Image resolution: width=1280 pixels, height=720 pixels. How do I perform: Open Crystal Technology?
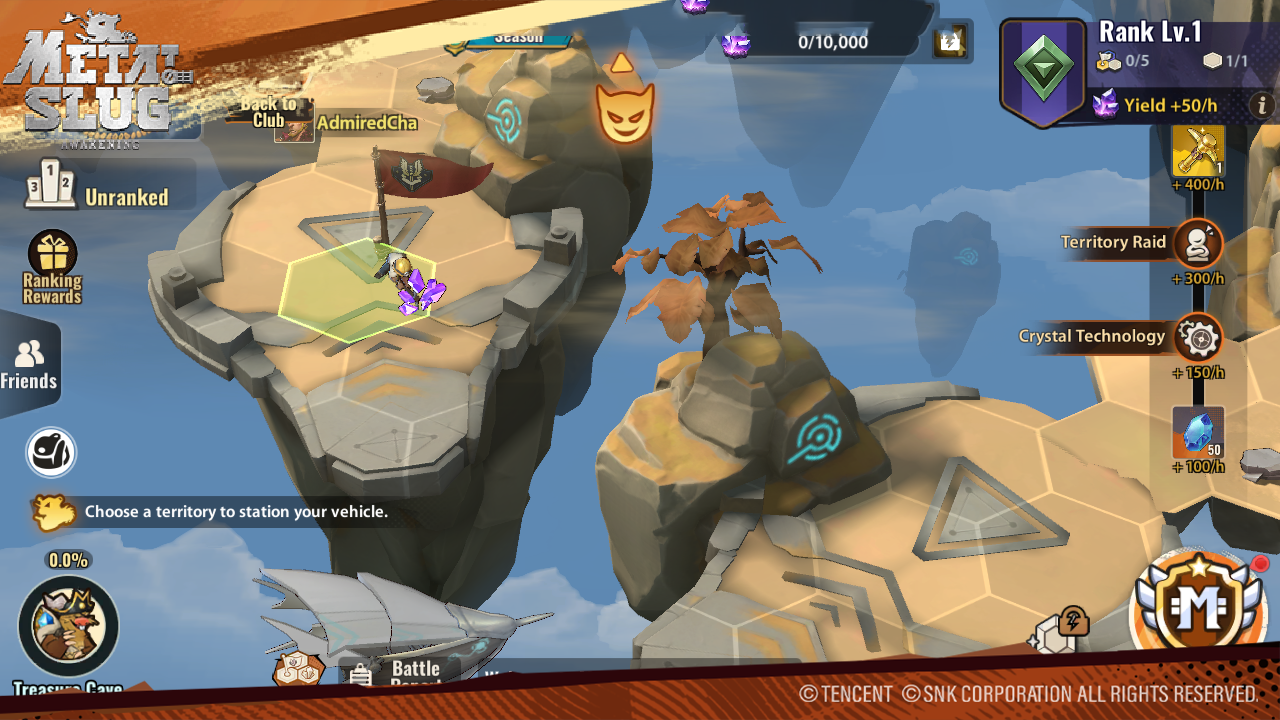(x=1198, y=338)
